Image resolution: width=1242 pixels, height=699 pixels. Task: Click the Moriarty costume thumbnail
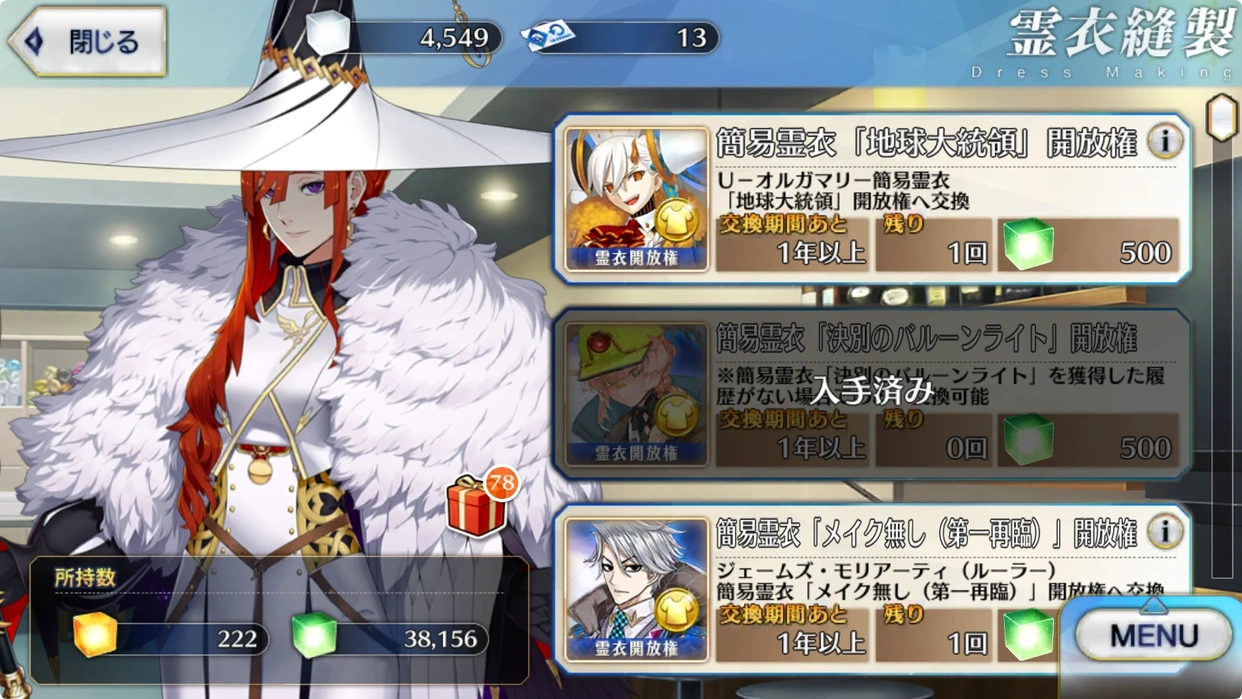[637, 590]
